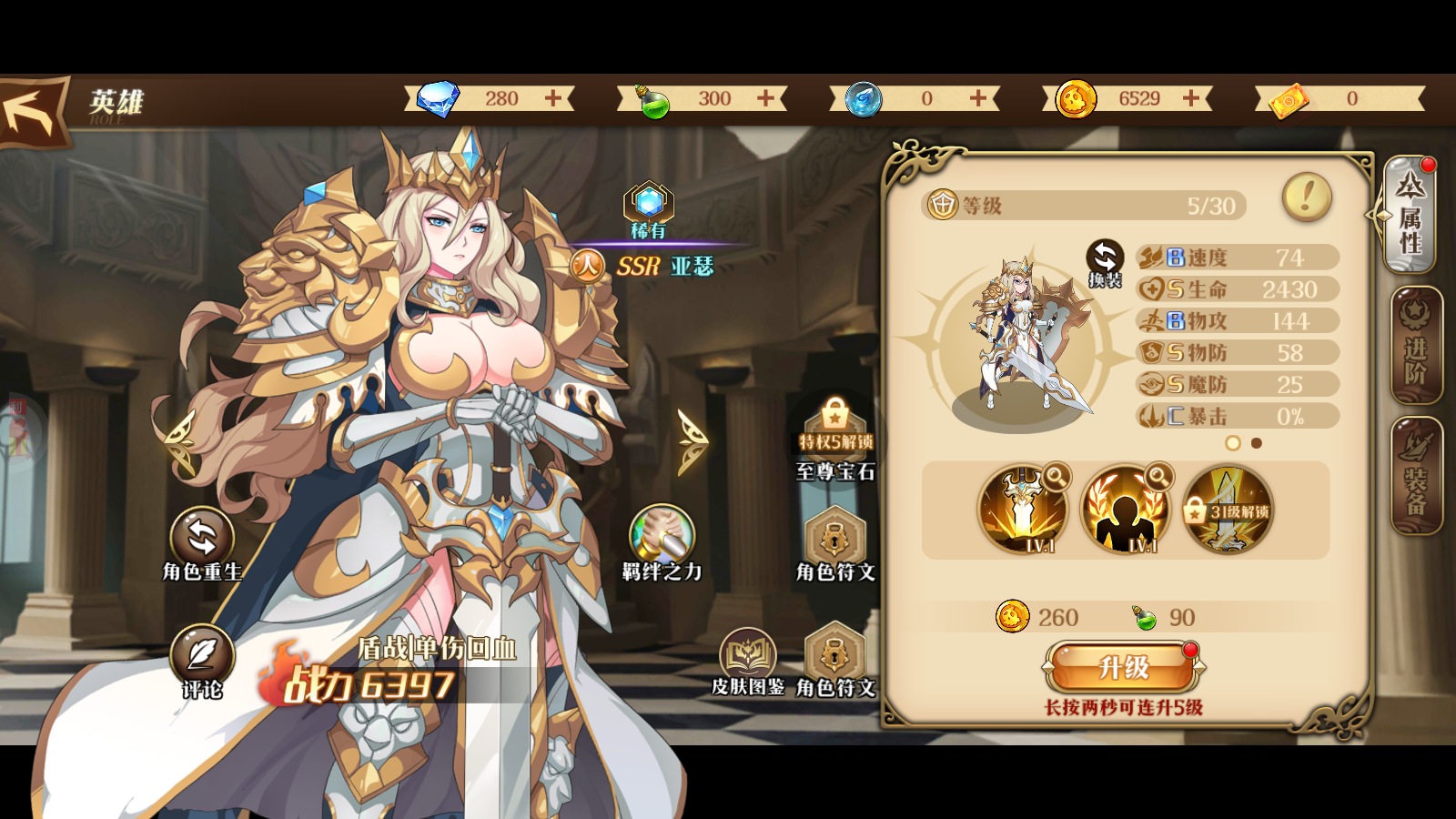Open 角色重生 character rebirth

click(x=202, y=539)
